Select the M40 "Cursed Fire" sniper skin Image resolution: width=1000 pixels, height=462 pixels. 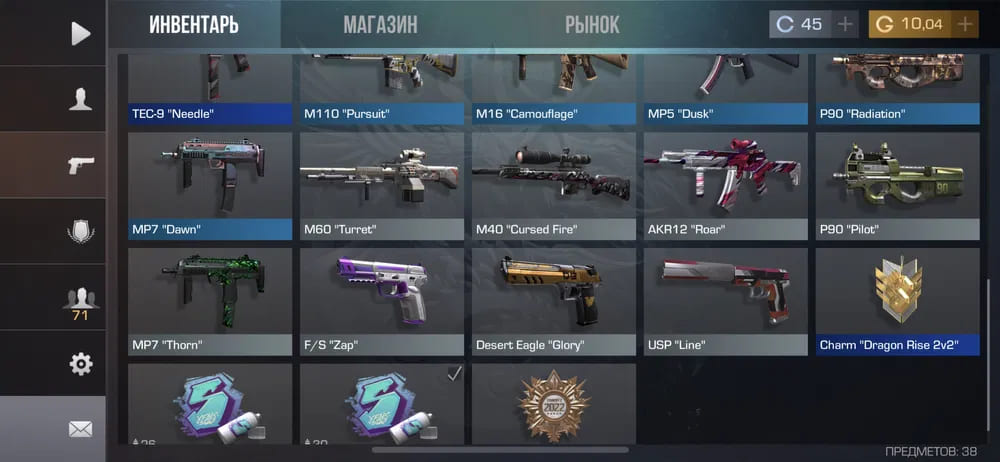pos(554,185)
